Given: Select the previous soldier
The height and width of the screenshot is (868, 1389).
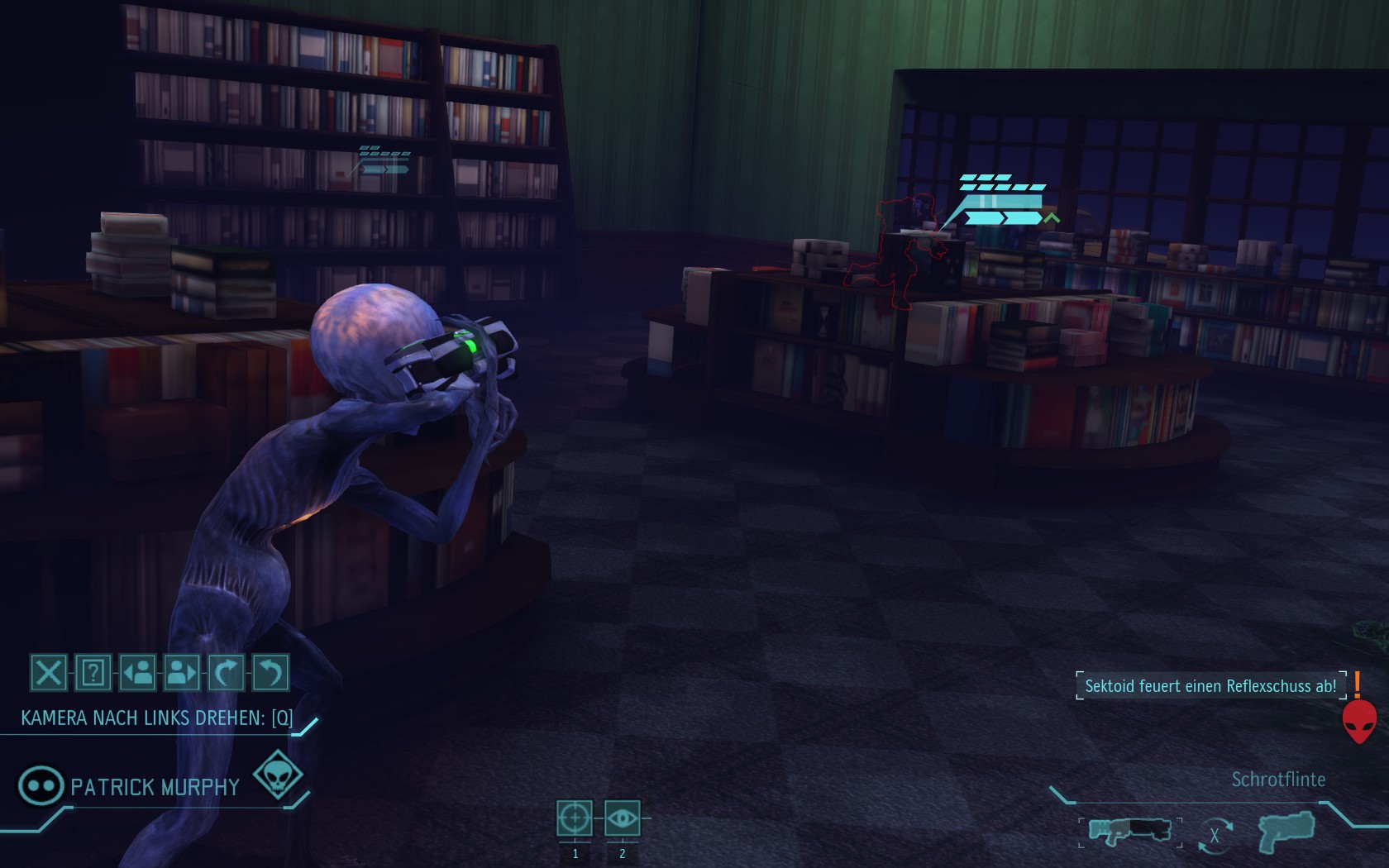Looking at the screenshot, I should point(137,673).
